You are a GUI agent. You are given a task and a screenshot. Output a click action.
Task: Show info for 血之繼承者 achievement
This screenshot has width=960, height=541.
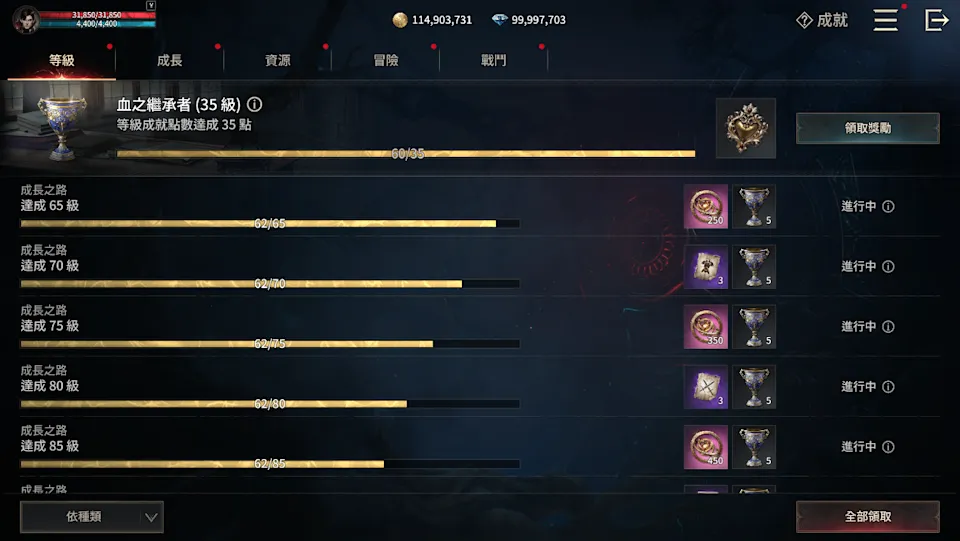[x=255, y=104]
